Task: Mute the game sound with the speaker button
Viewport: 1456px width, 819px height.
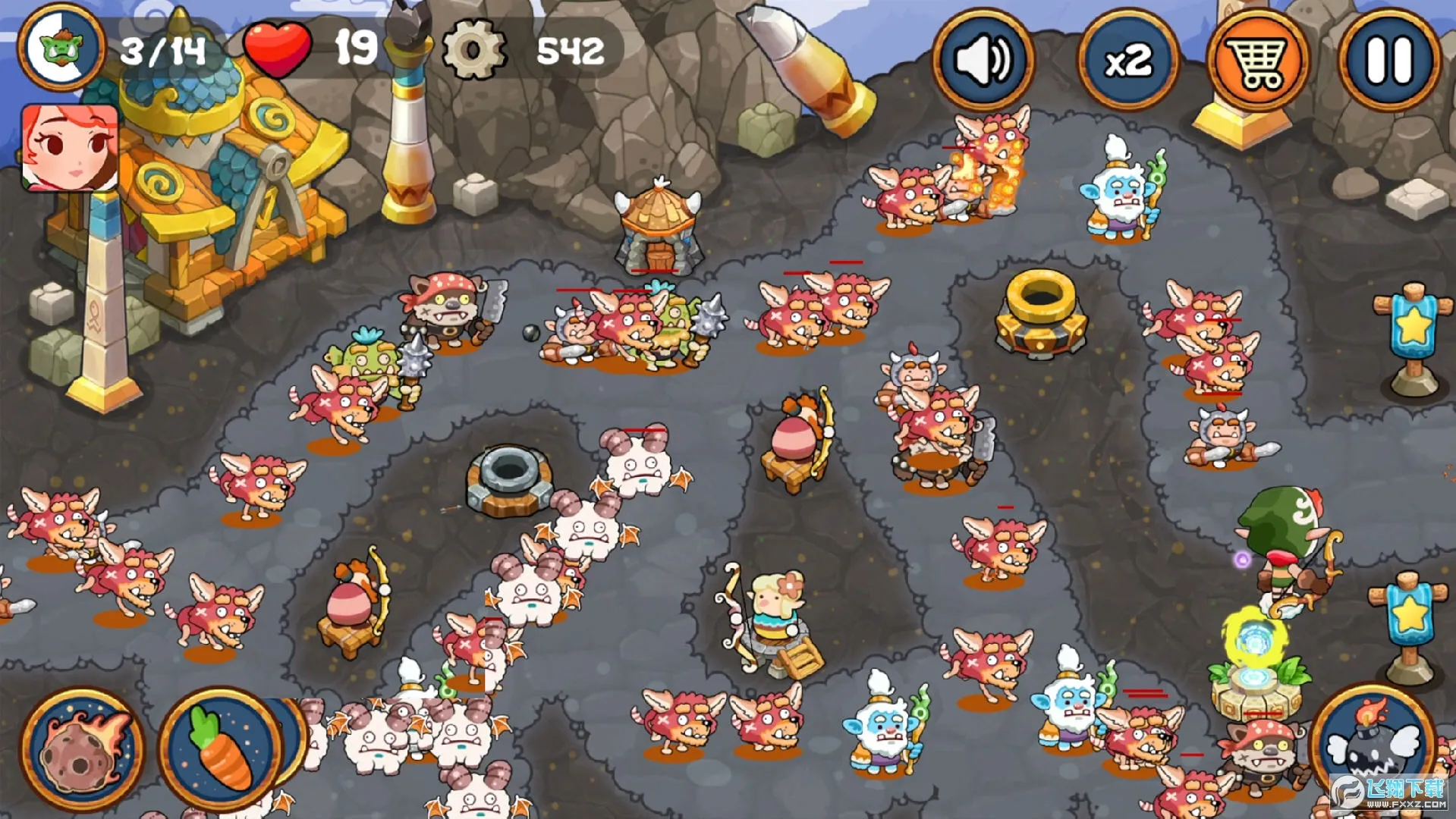Action: [x=983, y=60]
